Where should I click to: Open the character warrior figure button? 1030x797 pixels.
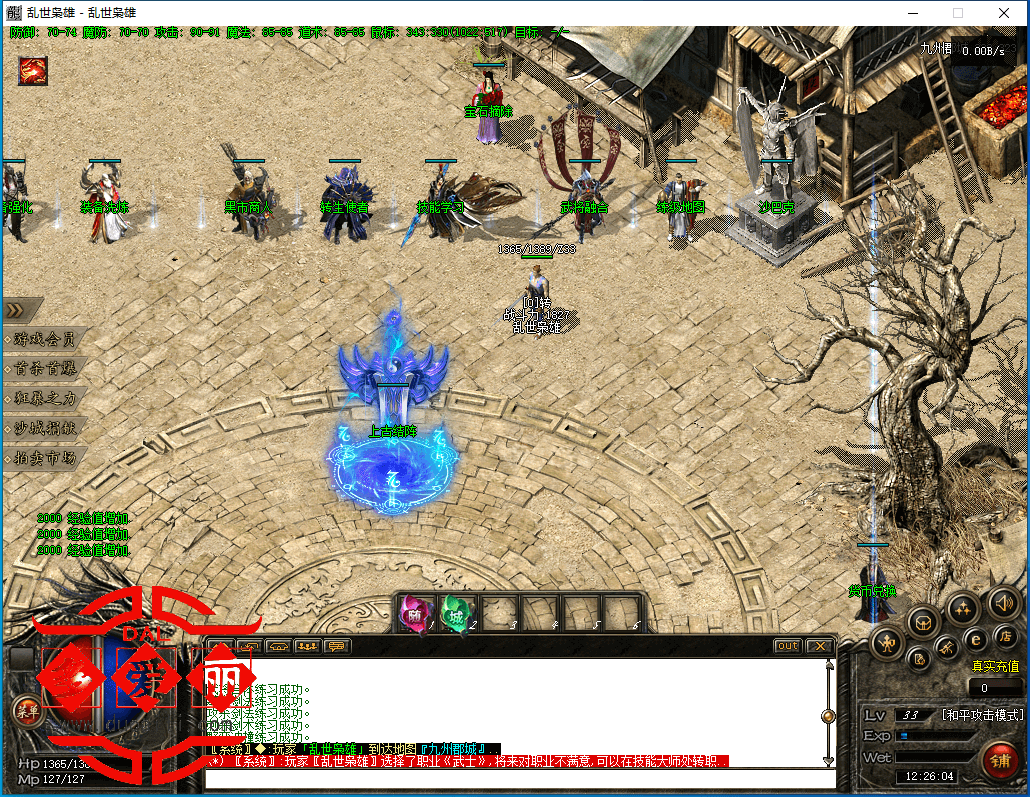pos(886,643)
